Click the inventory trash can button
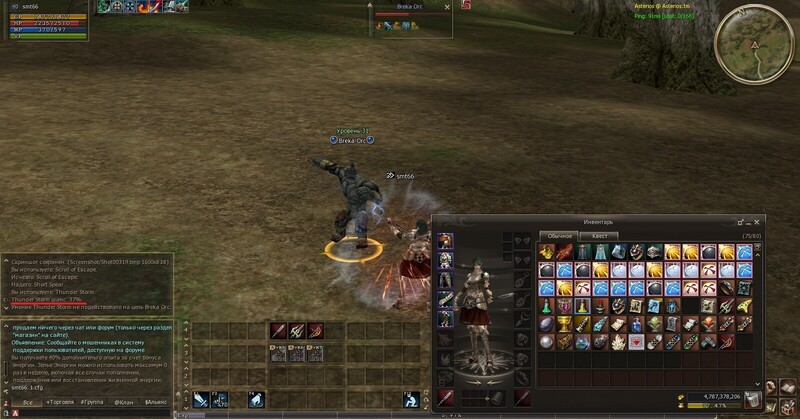The height and width of the screenshot is (419, 800). pyautogui.click(x=751, y=399)
